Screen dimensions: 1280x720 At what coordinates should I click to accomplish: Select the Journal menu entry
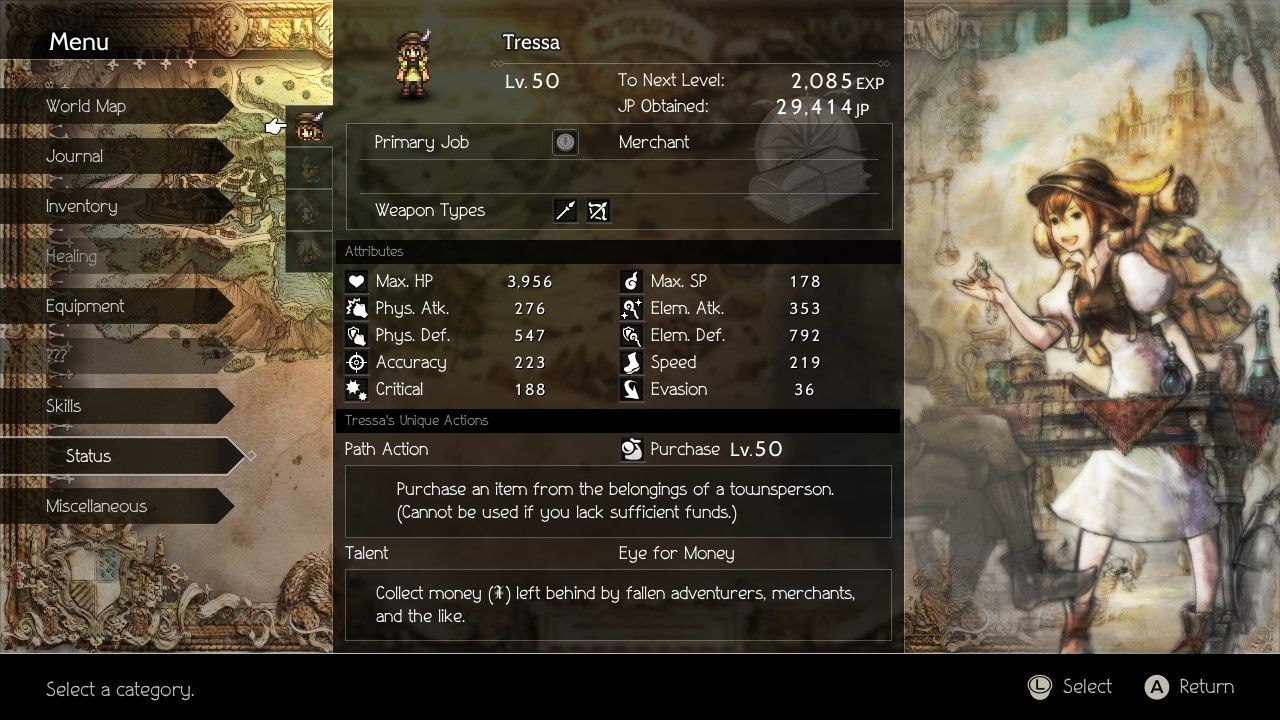[75, 156]
